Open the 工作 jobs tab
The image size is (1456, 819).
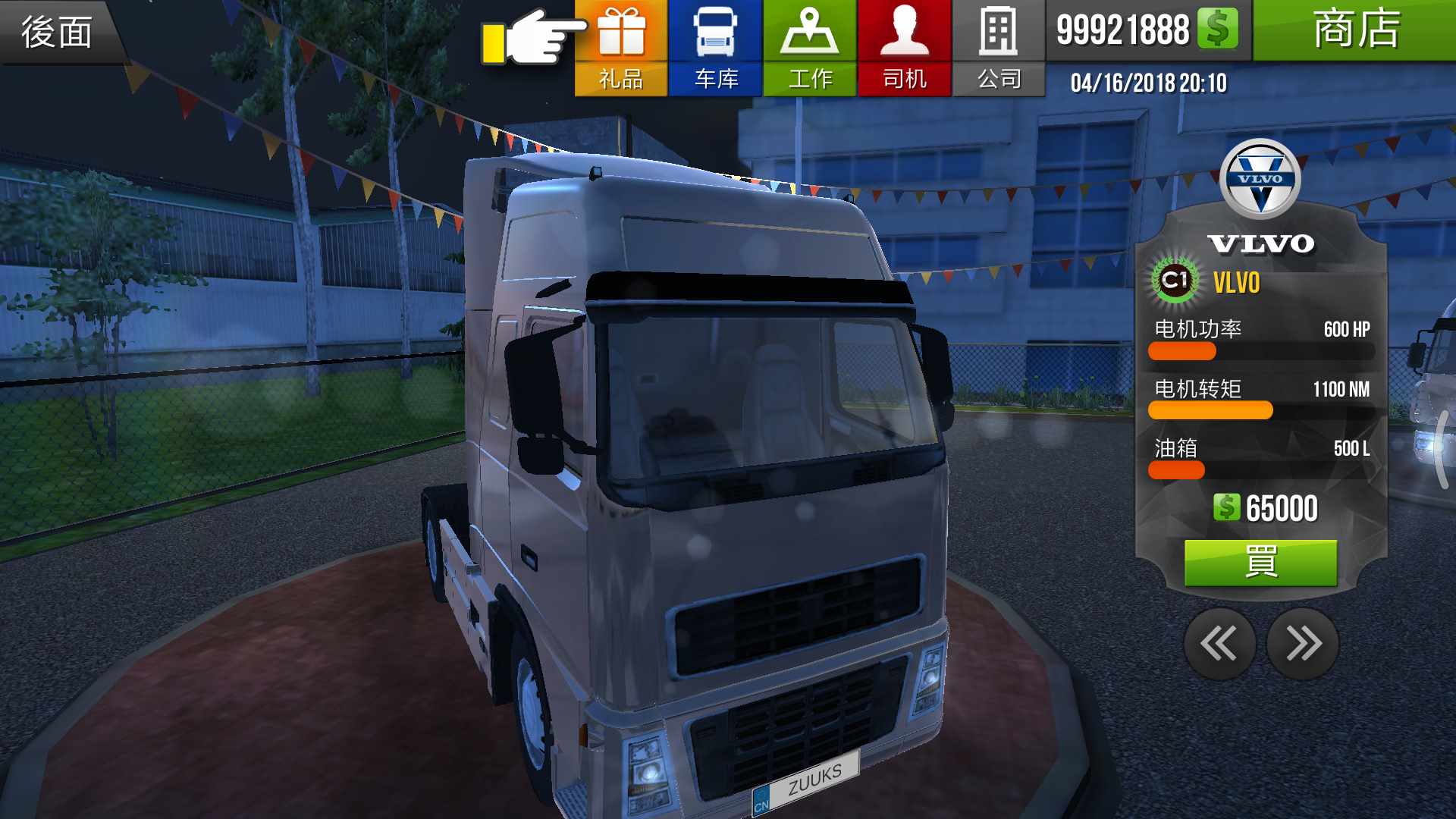(x=810, y=49)
